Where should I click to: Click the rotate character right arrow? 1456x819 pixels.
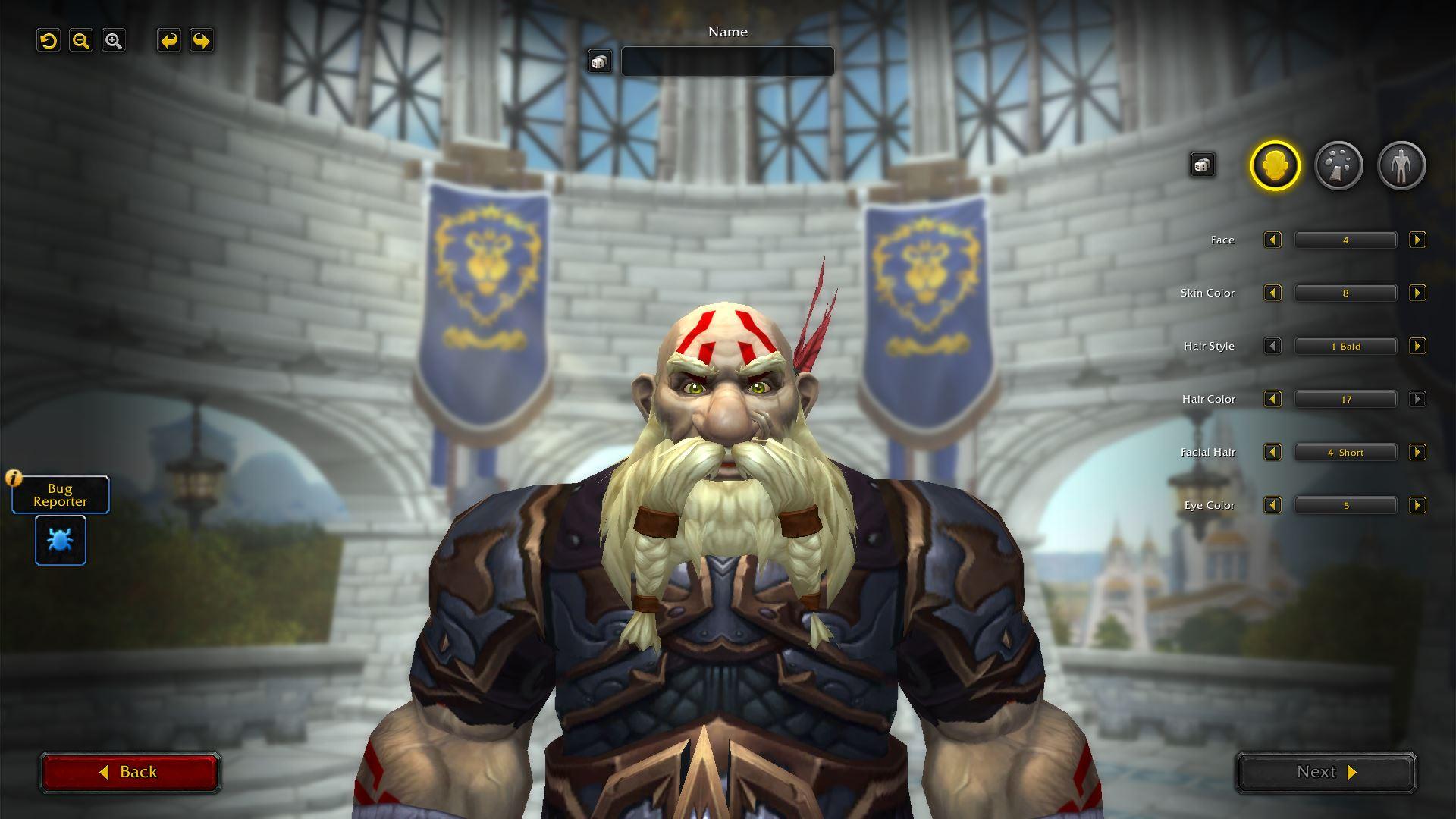pyautogui.click(x=200, y=41)
